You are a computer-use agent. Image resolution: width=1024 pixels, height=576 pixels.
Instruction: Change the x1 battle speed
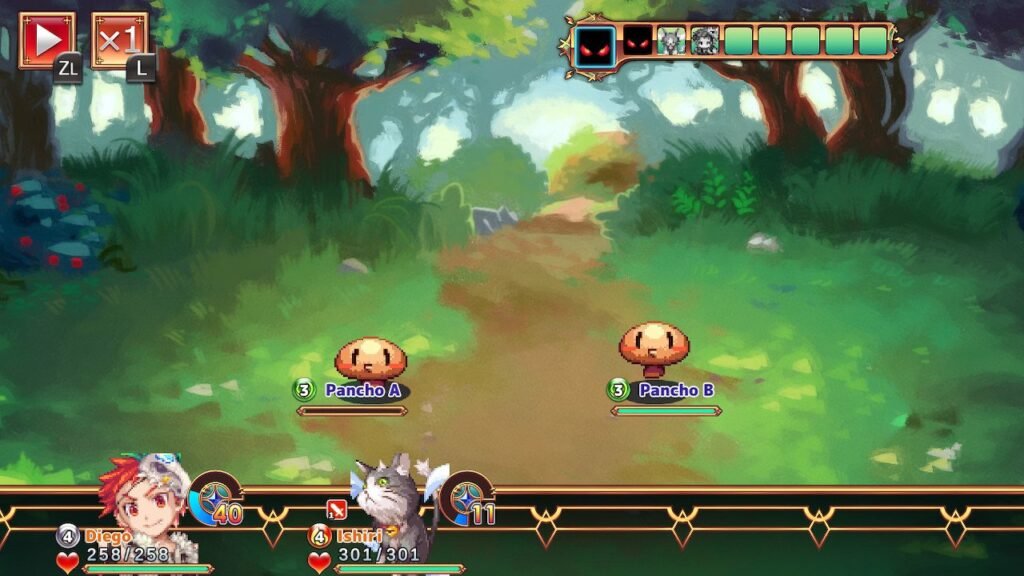119,40
